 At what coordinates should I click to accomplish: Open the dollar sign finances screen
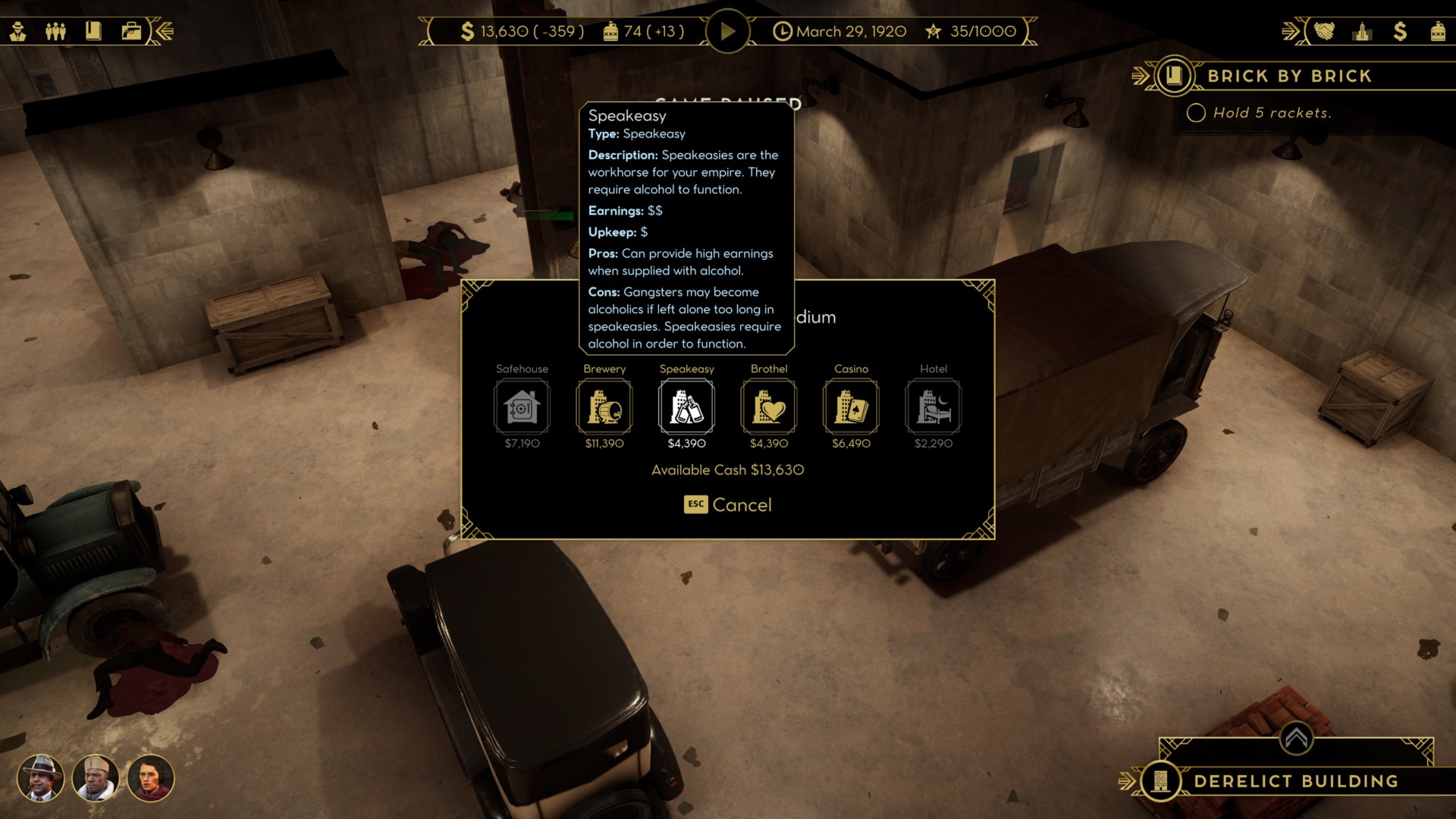(x=1400, y=31)
